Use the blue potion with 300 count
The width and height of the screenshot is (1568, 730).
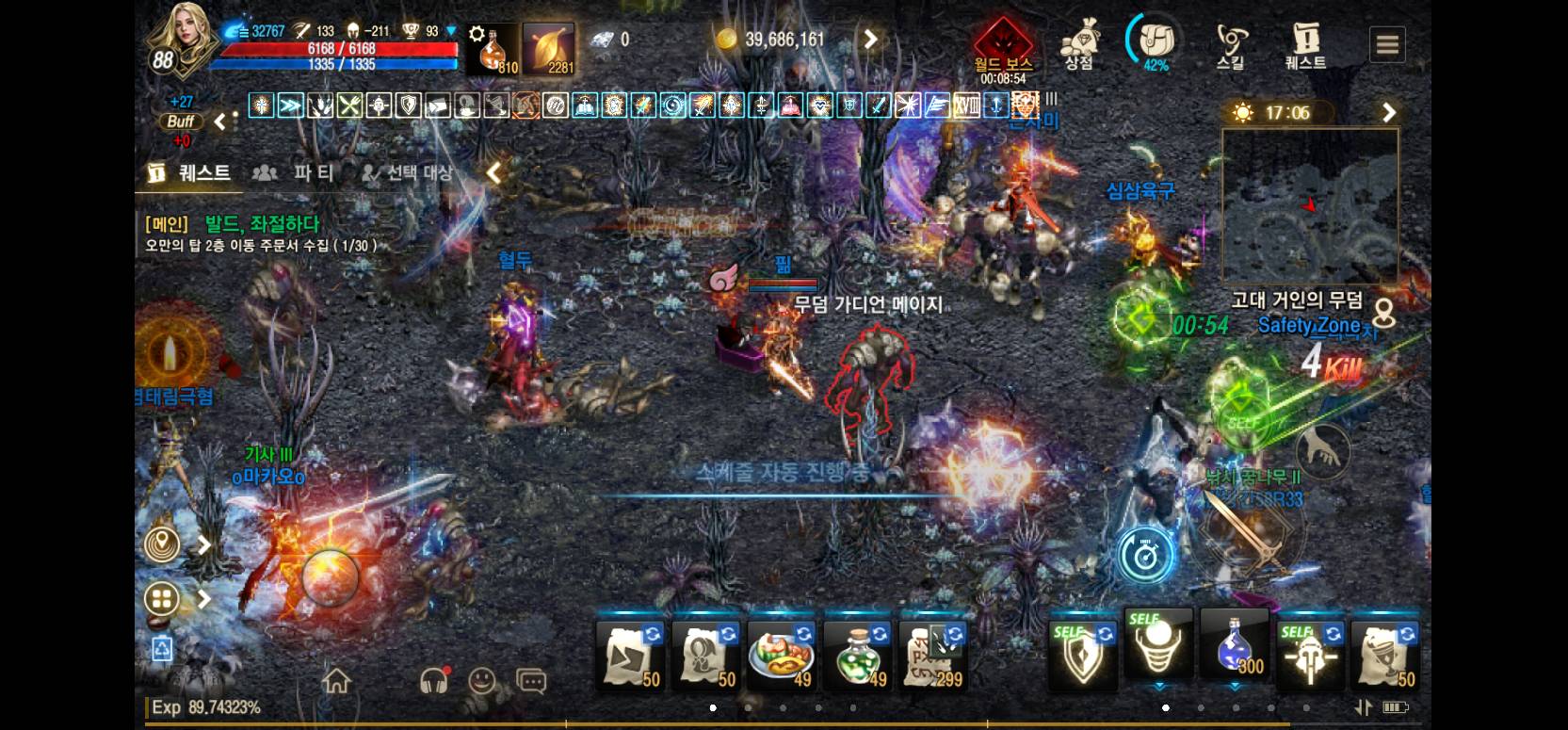point(1234,650)
